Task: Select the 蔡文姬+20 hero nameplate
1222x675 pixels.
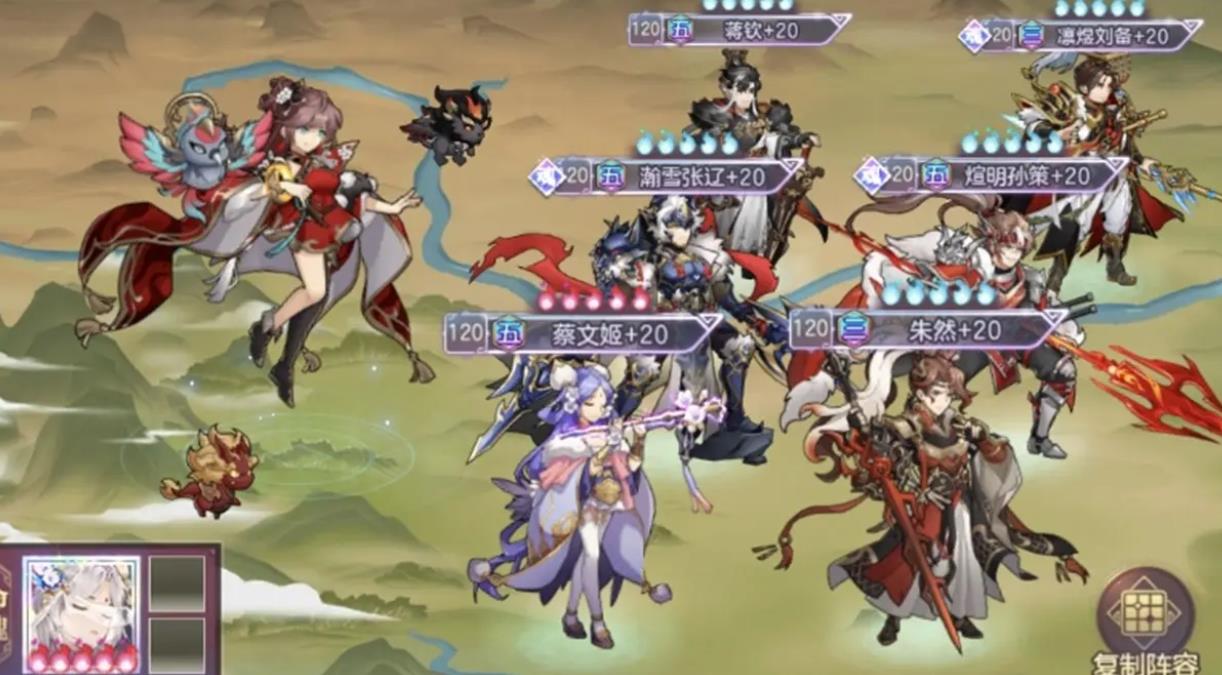Action: [584, 334]
